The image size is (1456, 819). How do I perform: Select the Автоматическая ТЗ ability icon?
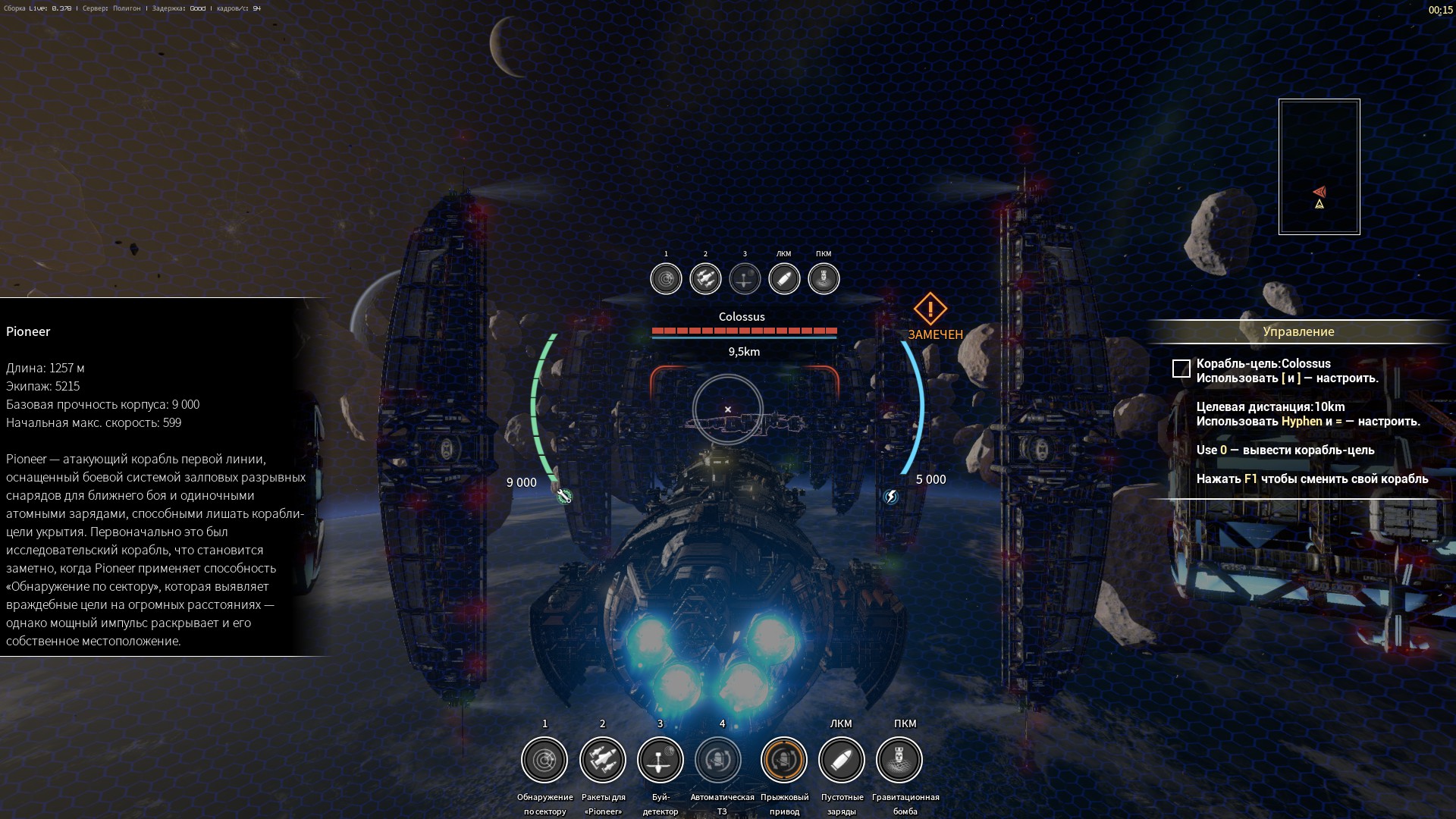coord(718,760)
